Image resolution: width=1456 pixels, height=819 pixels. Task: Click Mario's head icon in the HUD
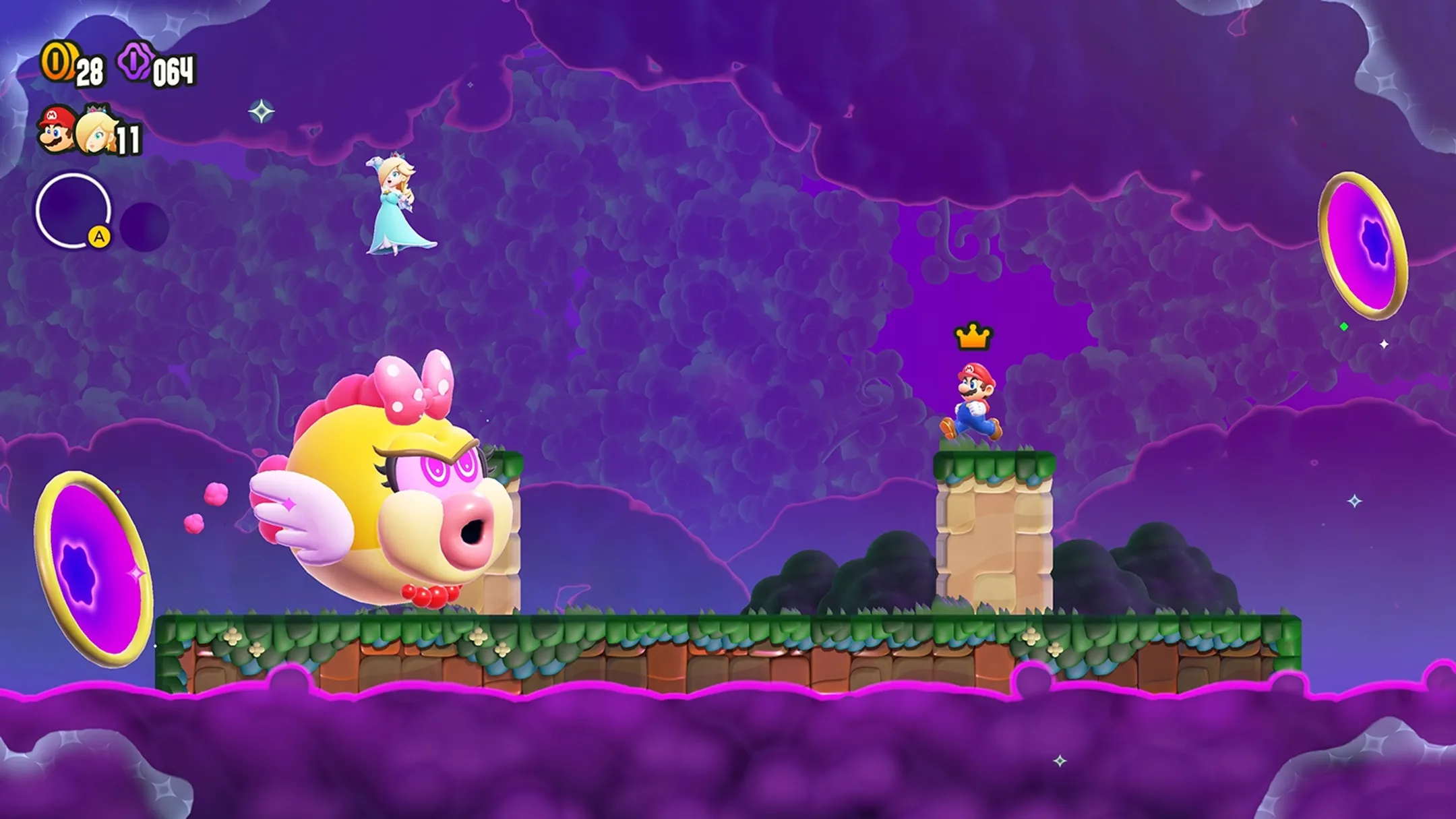tap(54, 127)
